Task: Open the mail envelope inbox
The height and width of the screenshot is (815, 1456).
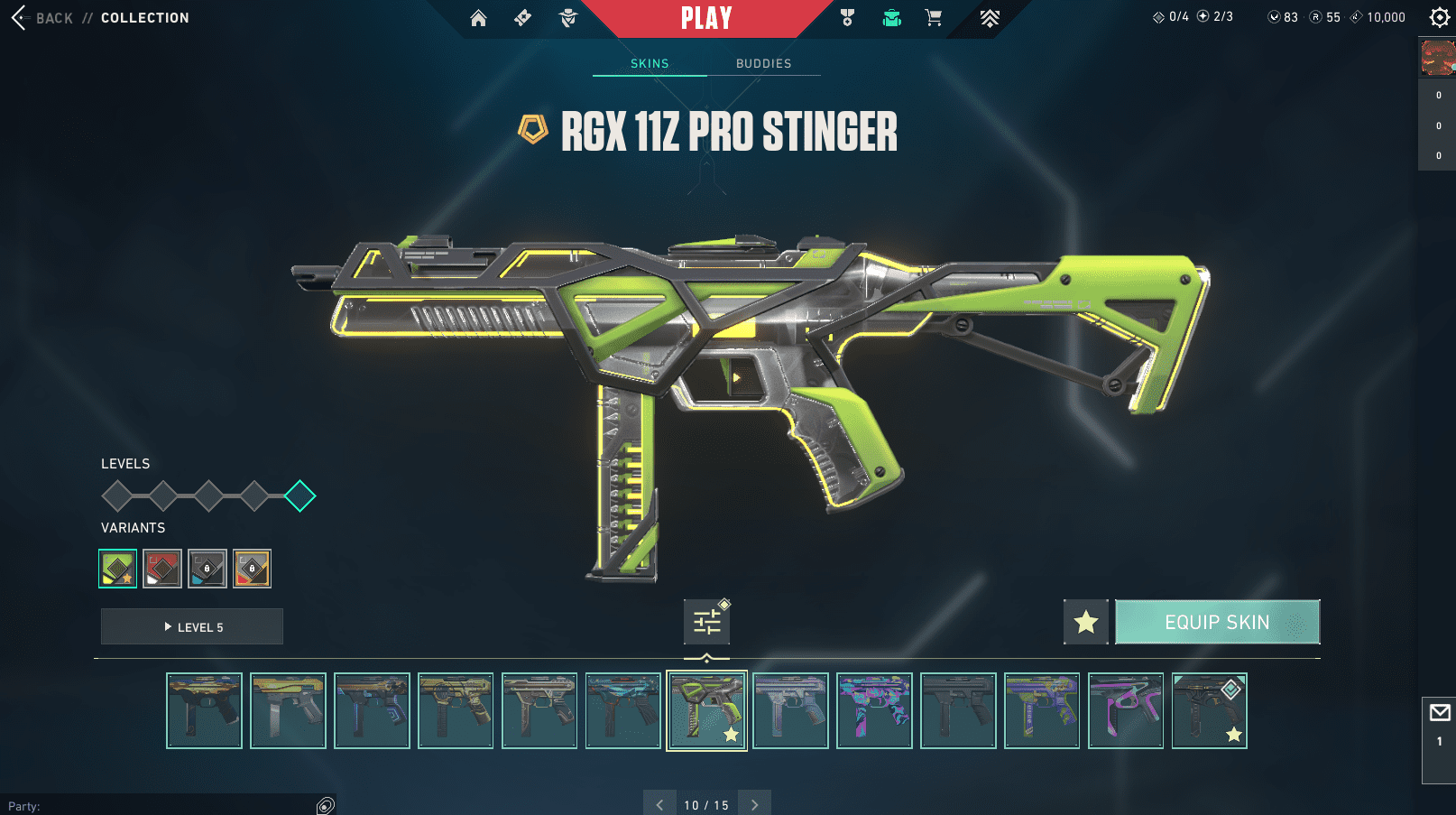Action: pyautogui.click(x=1439, y=713)
